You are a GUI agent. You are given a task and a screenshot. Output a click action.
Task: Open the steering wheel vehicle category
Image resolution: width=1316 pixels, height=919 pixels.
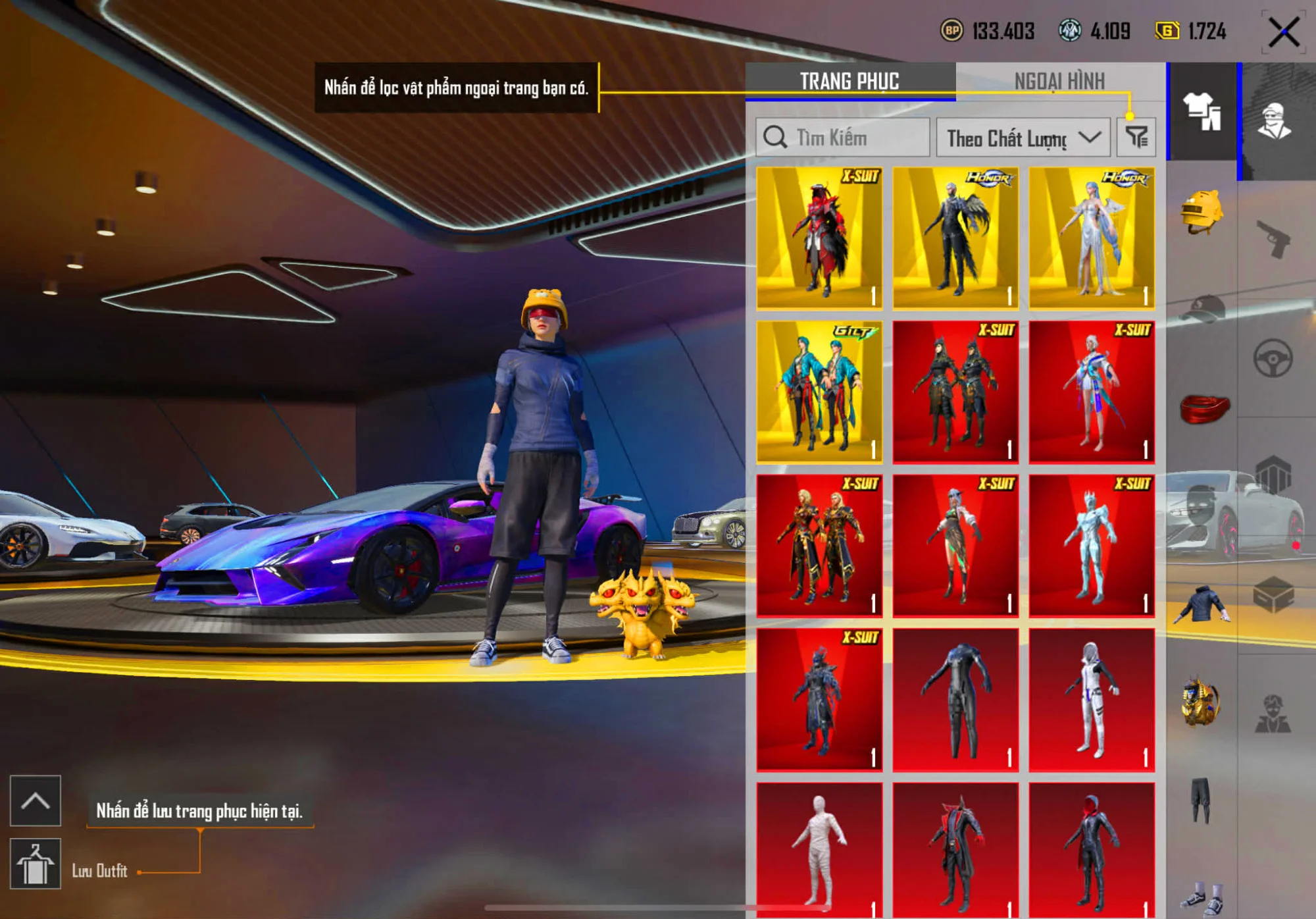coord(1273,359)
